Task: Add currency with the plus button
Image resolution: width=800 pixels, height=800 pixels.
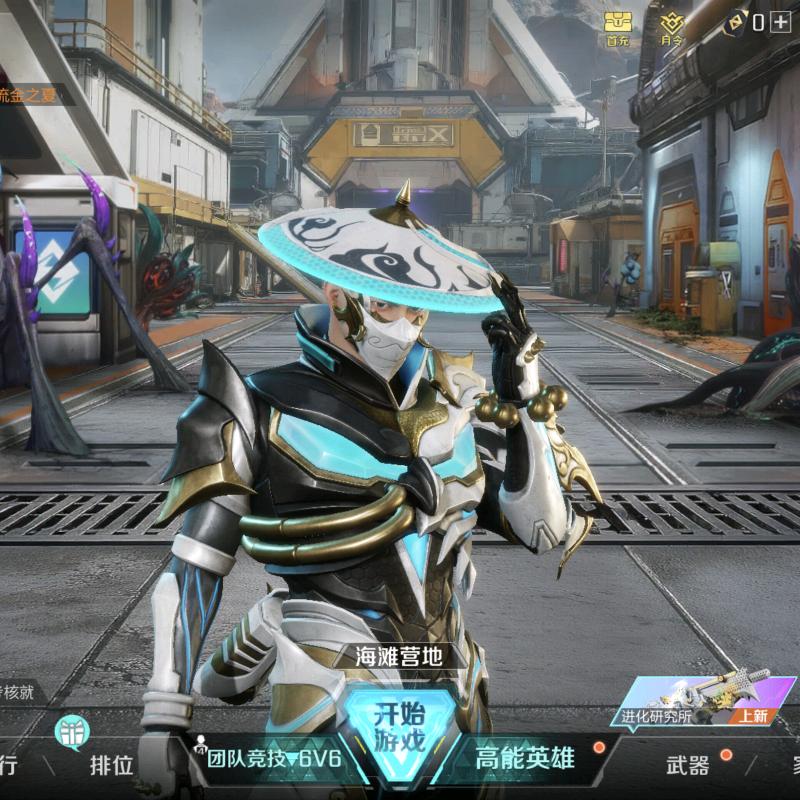Action: pos(780,21)
